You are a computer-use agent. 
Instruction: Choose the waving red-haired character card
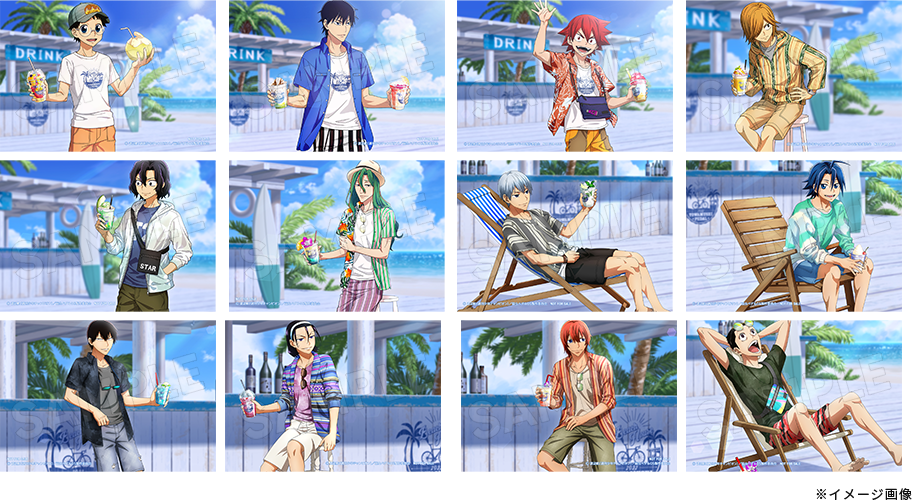(x=565, y=76)
